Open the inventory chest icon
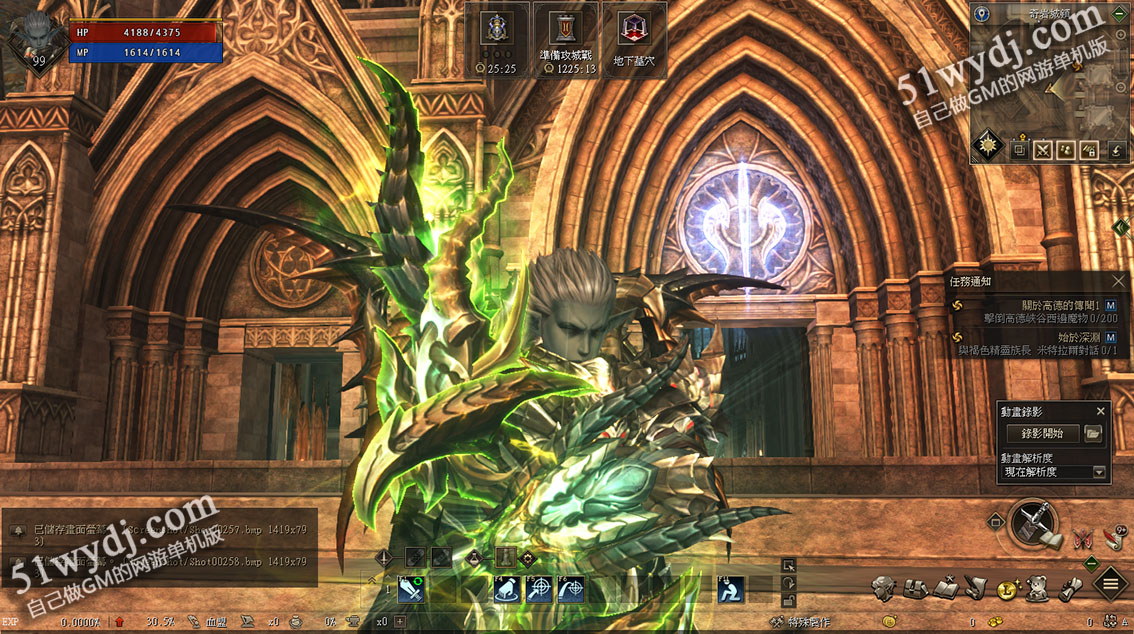This screenshot has width=1134, height=634. point(914,589)
